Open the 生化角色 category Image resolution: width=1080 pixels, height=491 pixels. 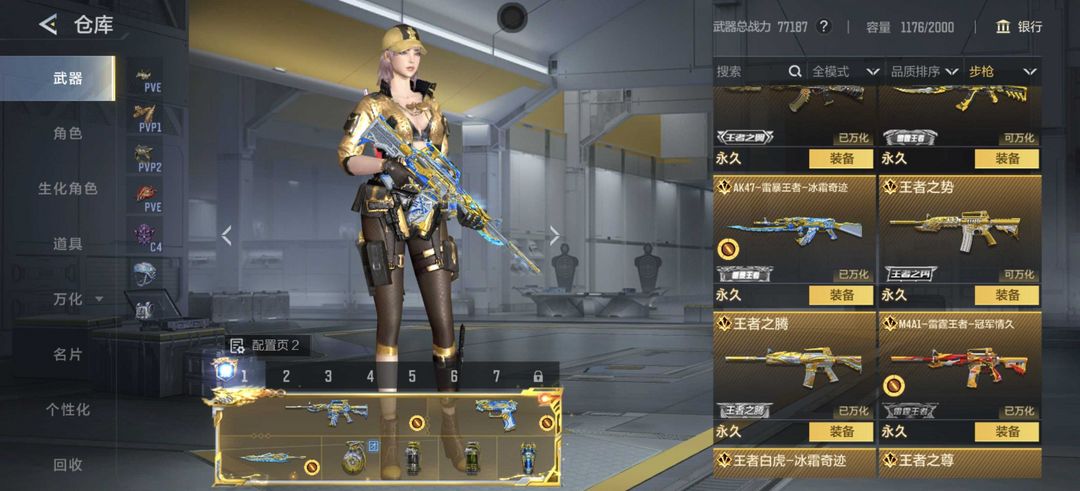point(68,188)
